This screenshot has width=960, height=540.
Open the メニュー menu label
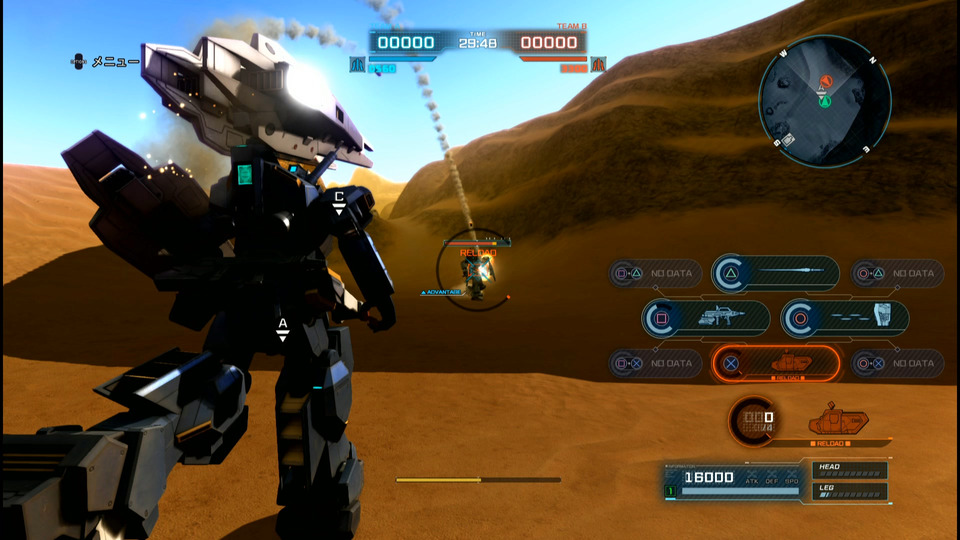[x=115, y=62]
